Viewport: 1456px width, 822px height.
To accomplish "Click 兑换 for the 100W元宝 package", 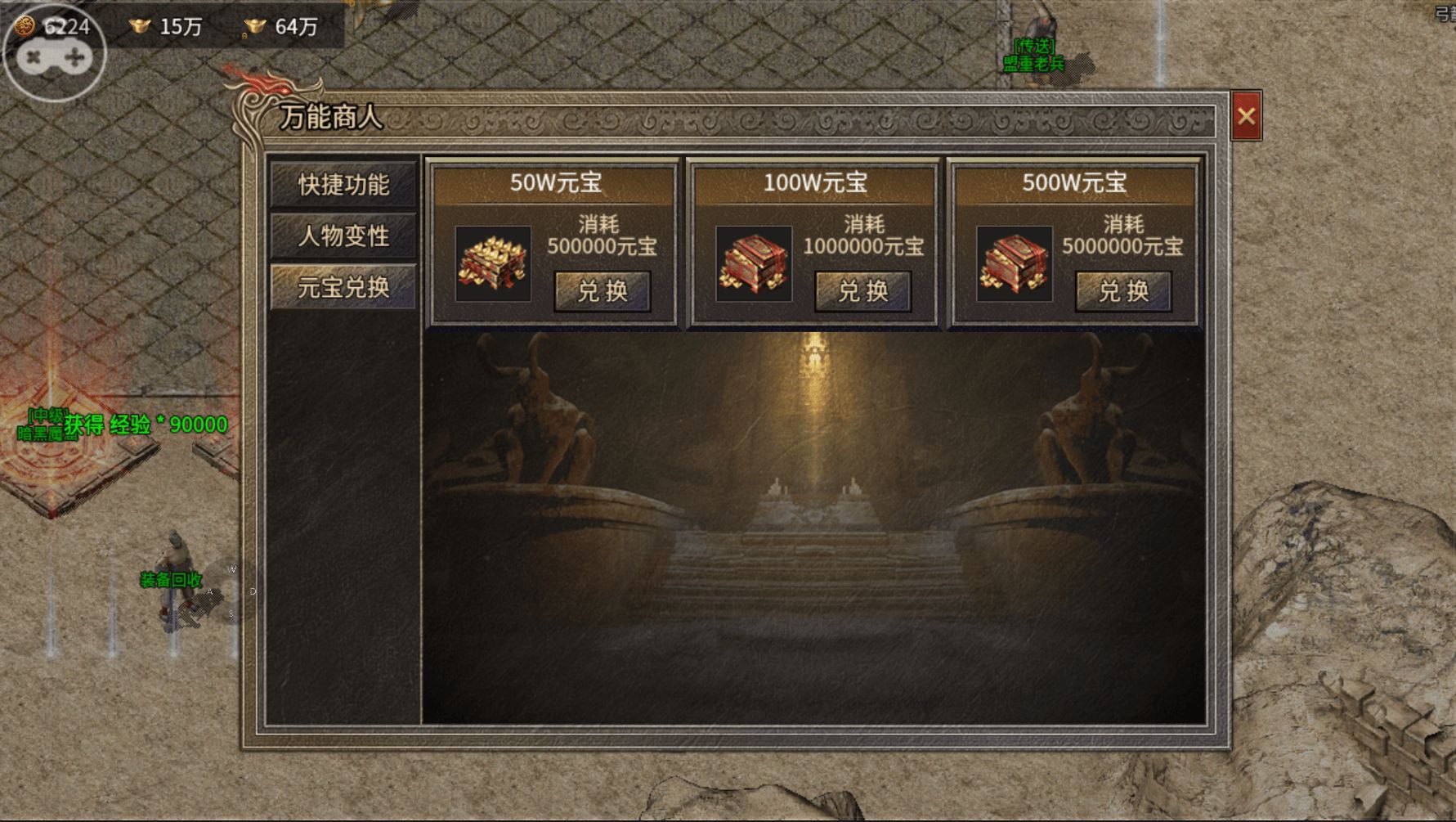I will tap(862, 291).
